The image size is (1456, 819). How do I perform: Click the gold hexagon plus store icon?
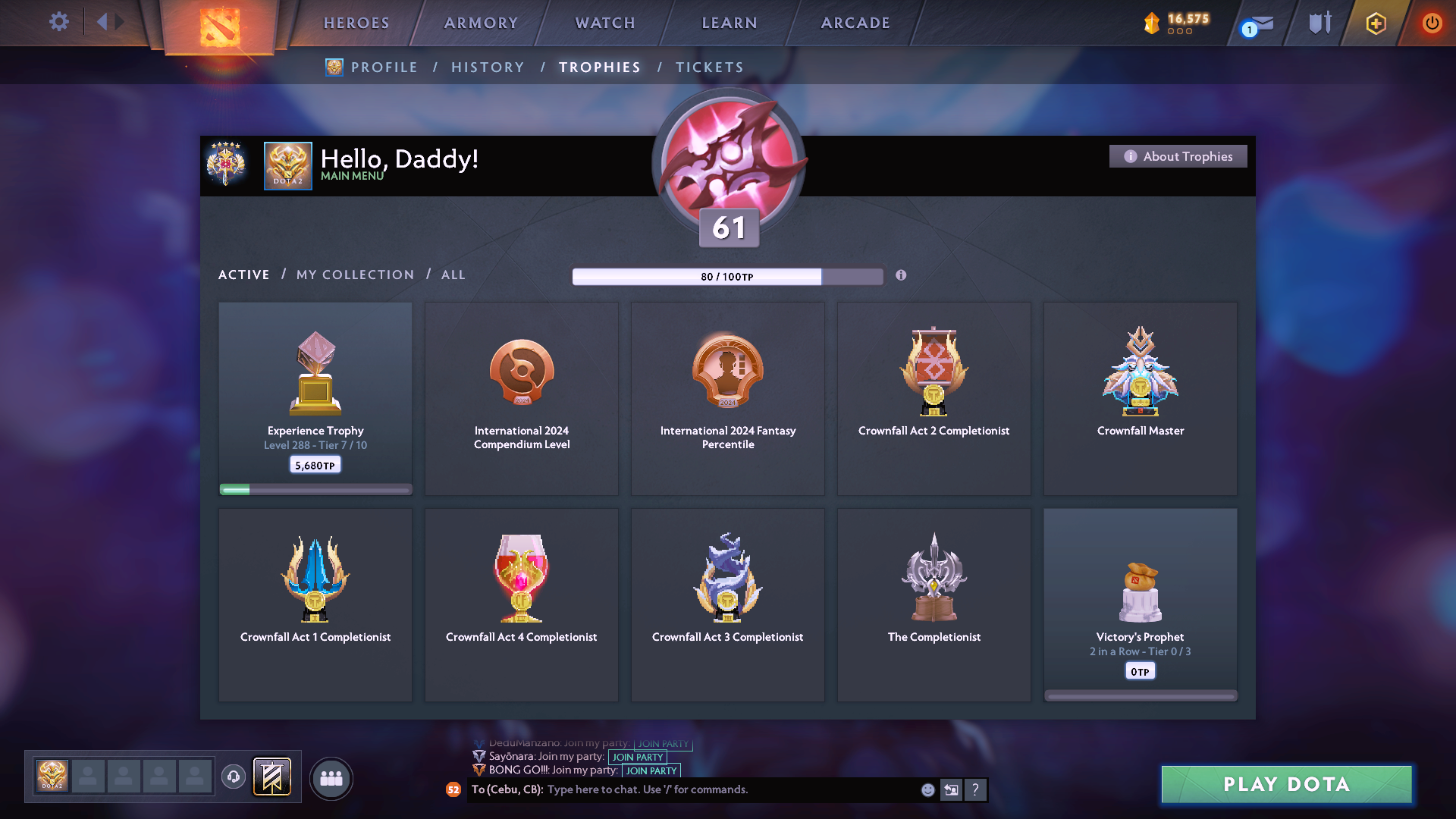(1375, 23)
